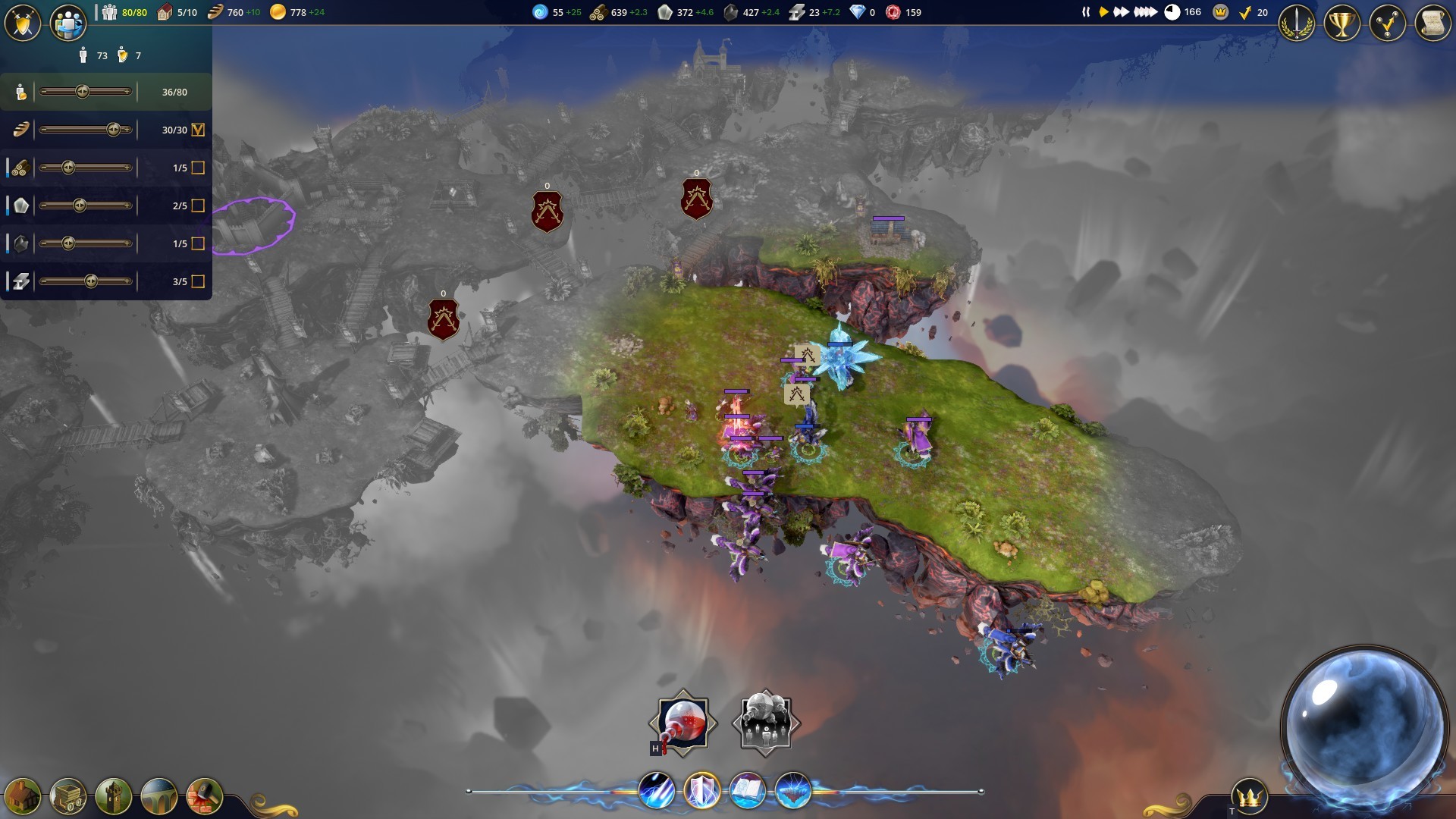The image size is (1456, 819).
Task: Enable the coal priority checkbox
Action: click(198, 243)
